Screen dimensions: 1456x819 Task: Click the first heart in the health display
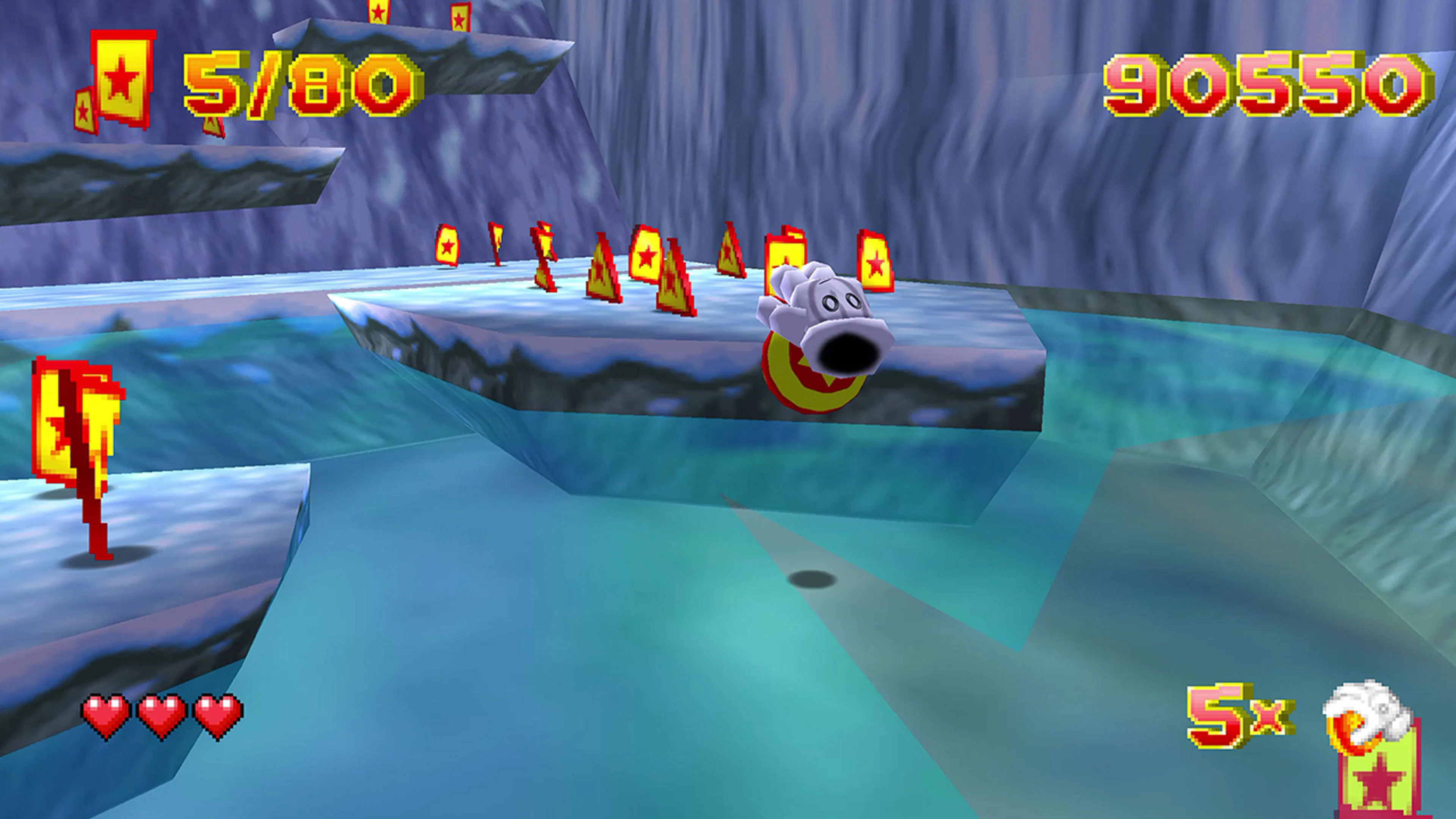coord(105,715)
